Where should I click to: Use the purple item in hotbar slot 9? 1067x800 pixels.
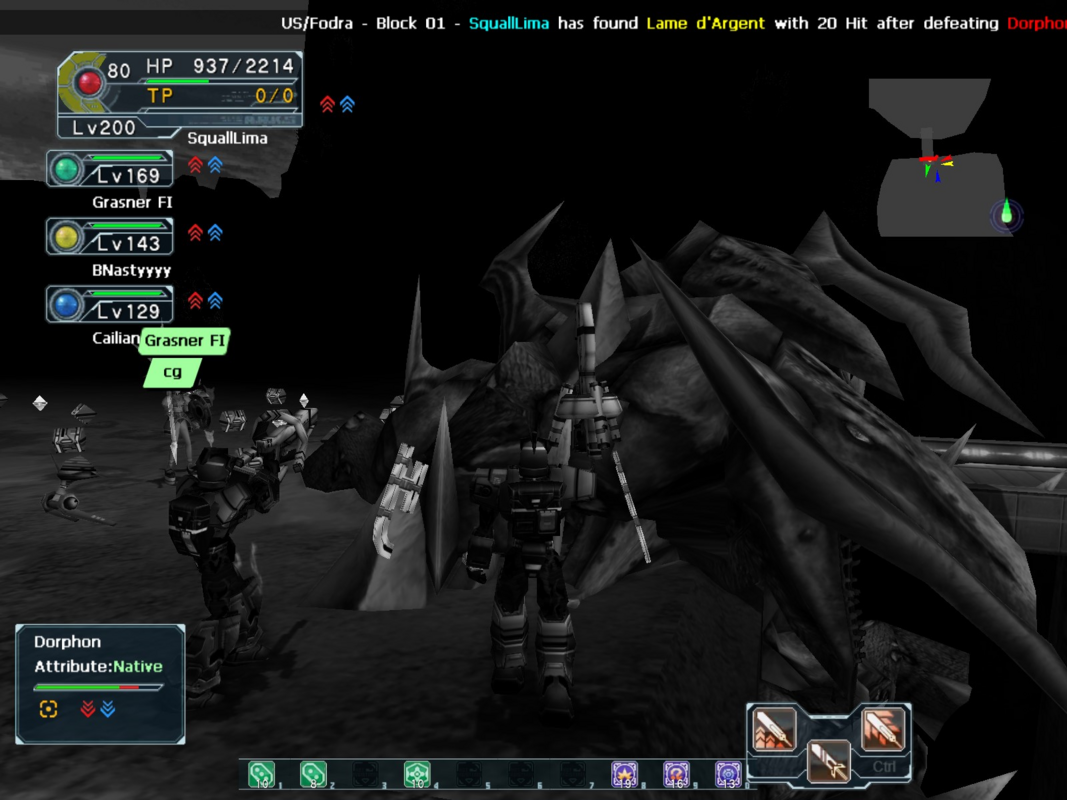[x=677, y=774]
